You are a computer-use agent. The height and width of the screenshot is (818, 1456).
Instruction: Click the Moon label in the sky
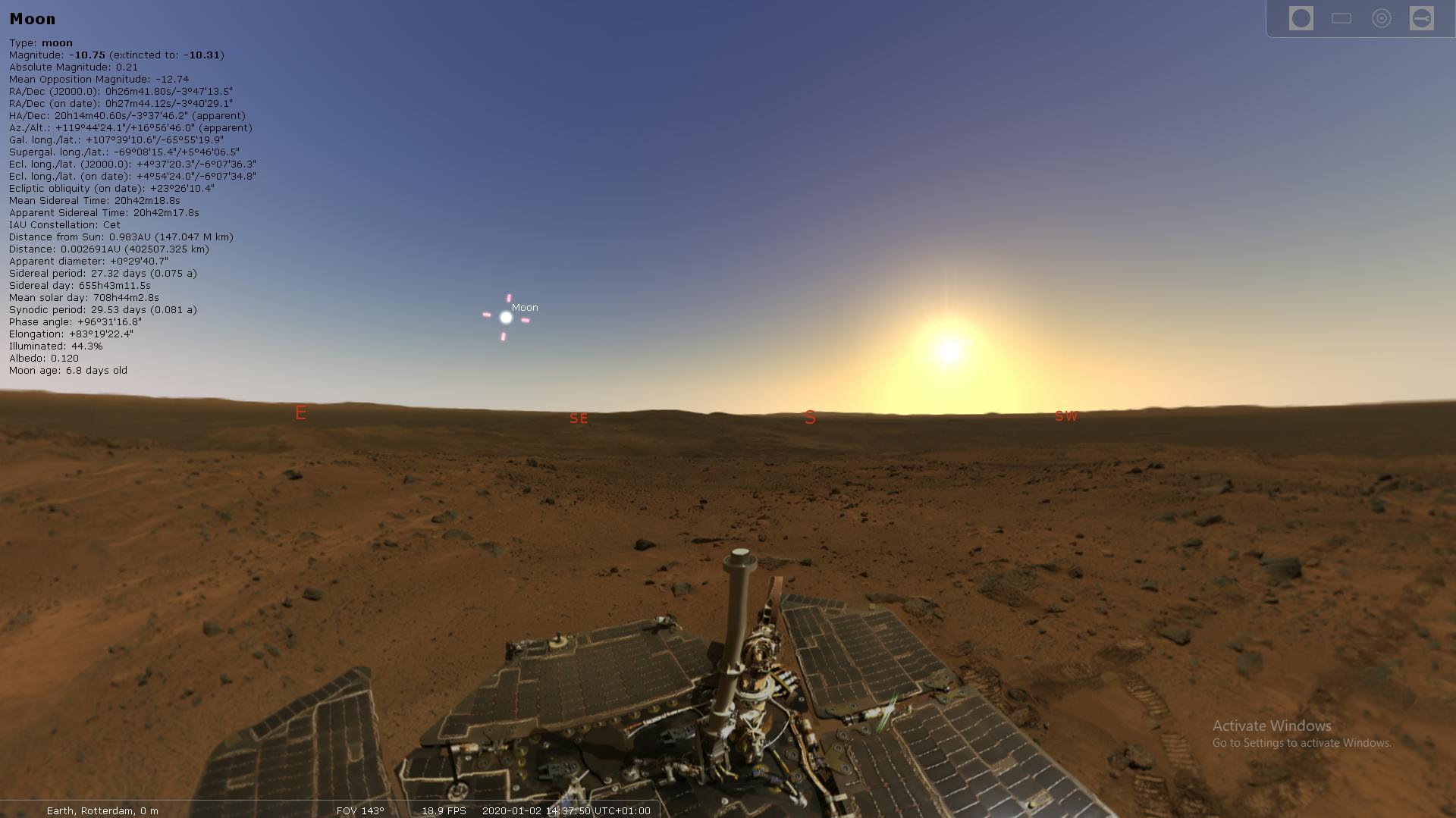click(x=526, y=307)
